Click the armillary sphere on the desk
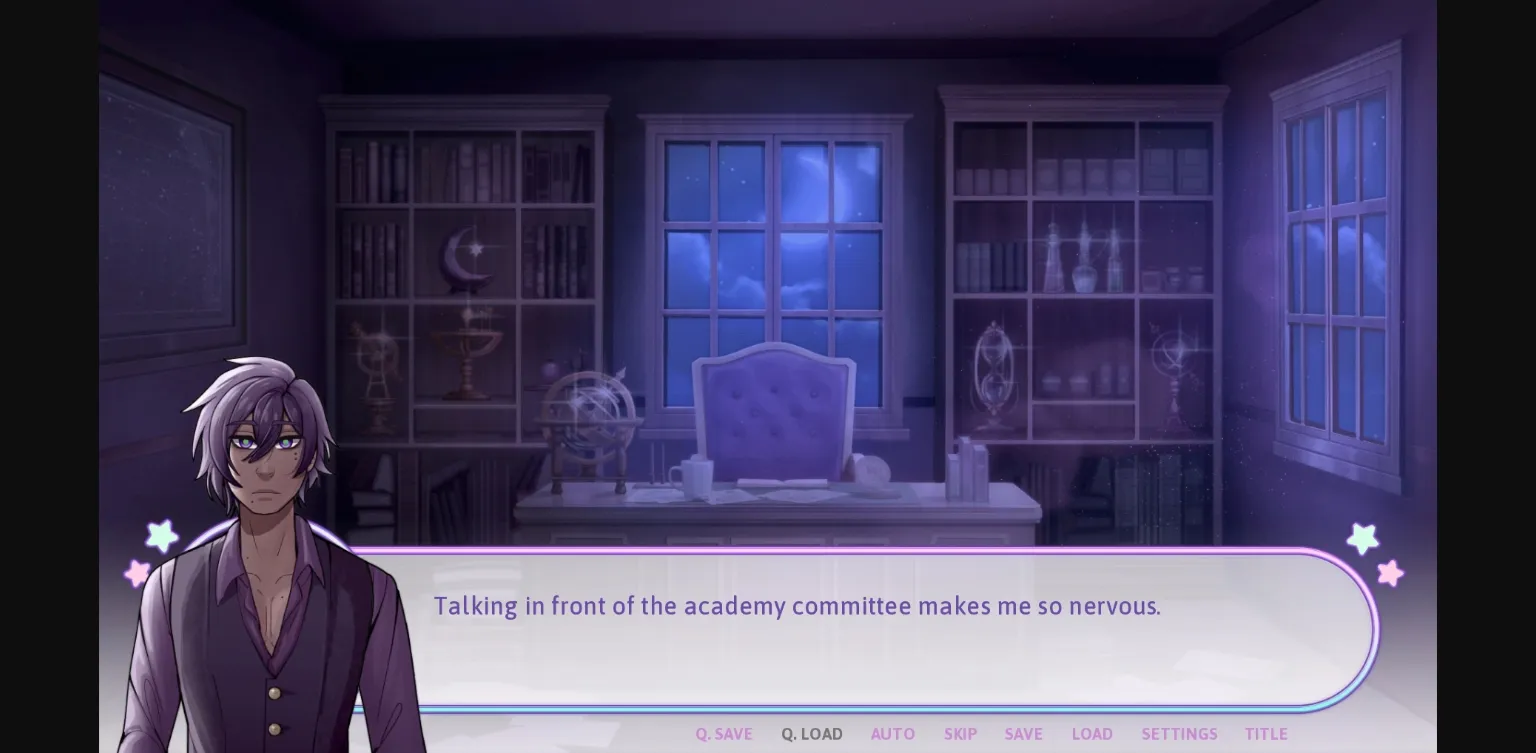Image resolution: width=1536 pixels, height=753 pixels. [589, 420]
